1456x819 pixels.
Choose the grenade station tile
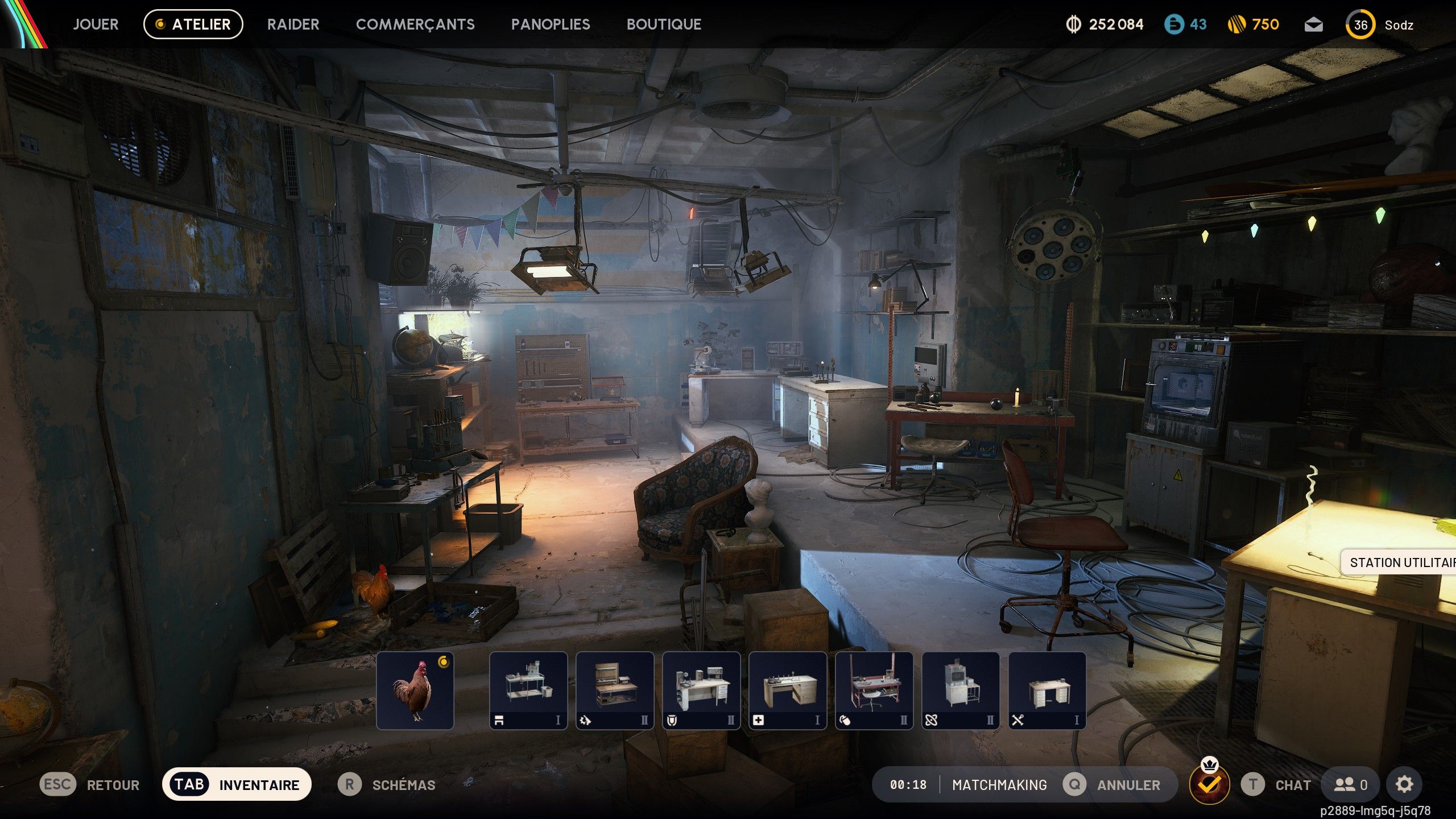point(874,690)
